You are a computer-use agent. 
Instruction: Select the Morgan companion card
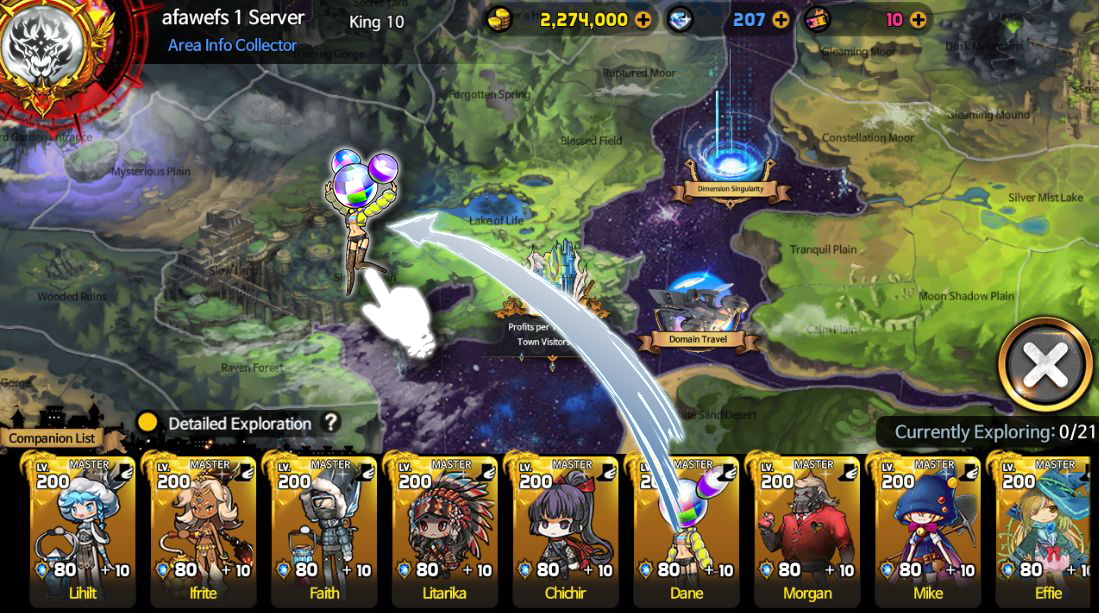(807, 530)
